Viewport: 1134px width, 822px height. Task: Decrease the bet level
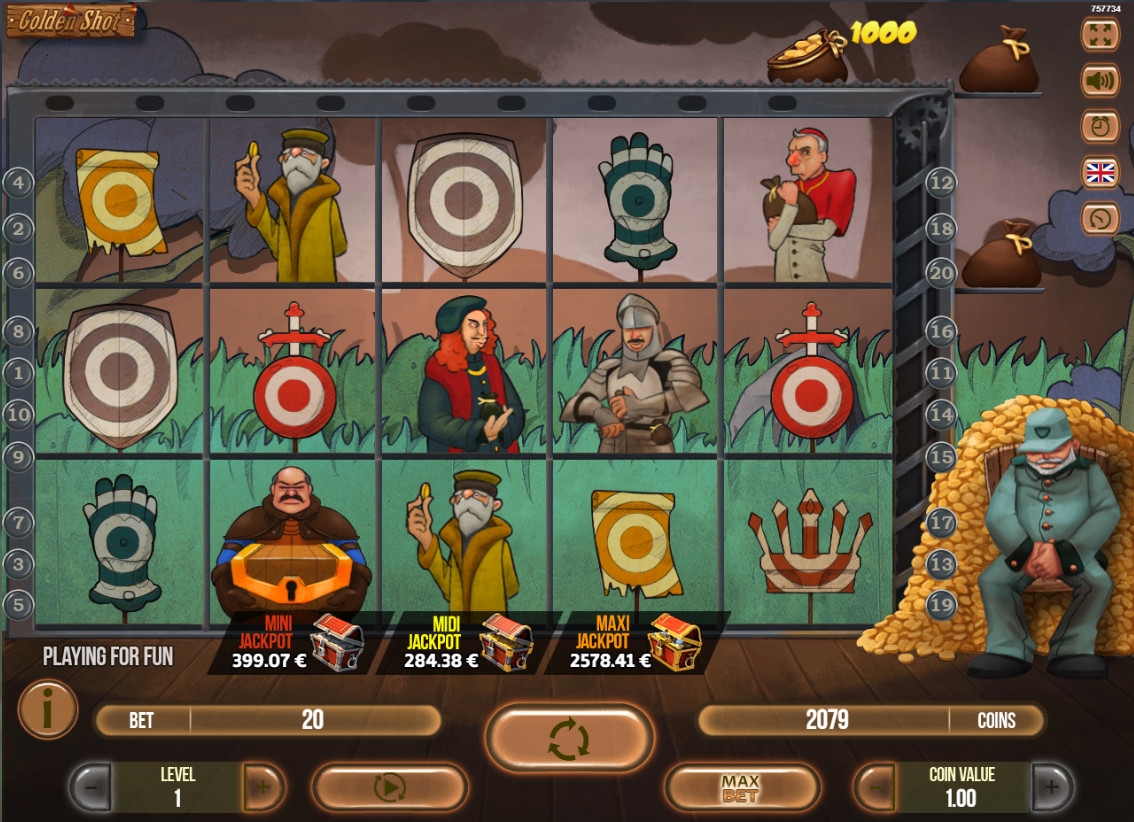click(x=90, y=788)
